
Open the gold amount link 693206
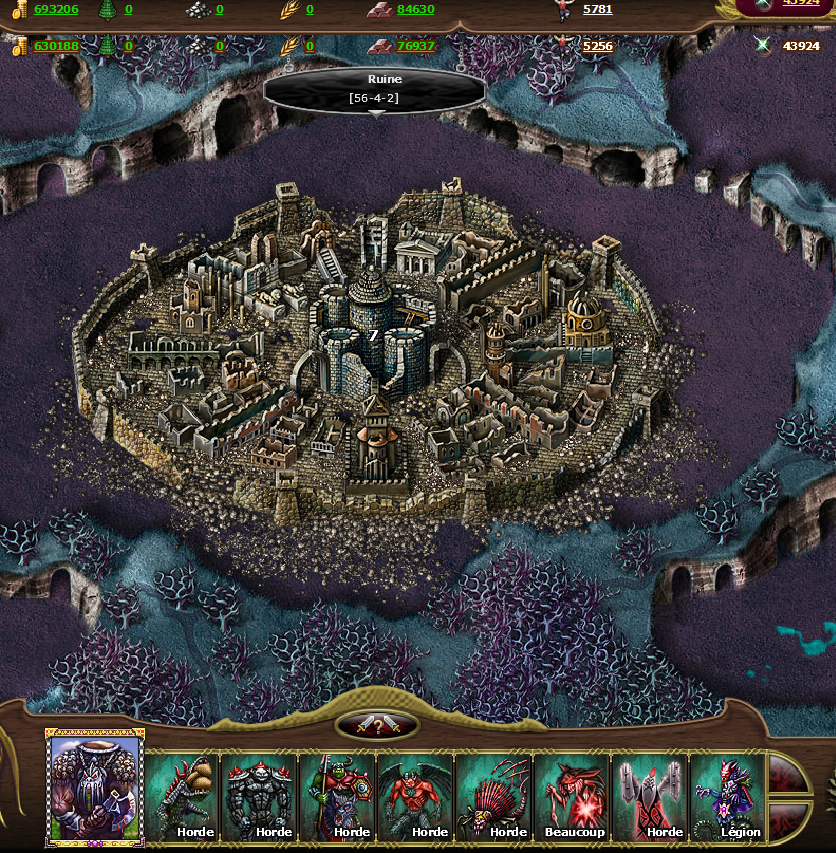[56, 9]
